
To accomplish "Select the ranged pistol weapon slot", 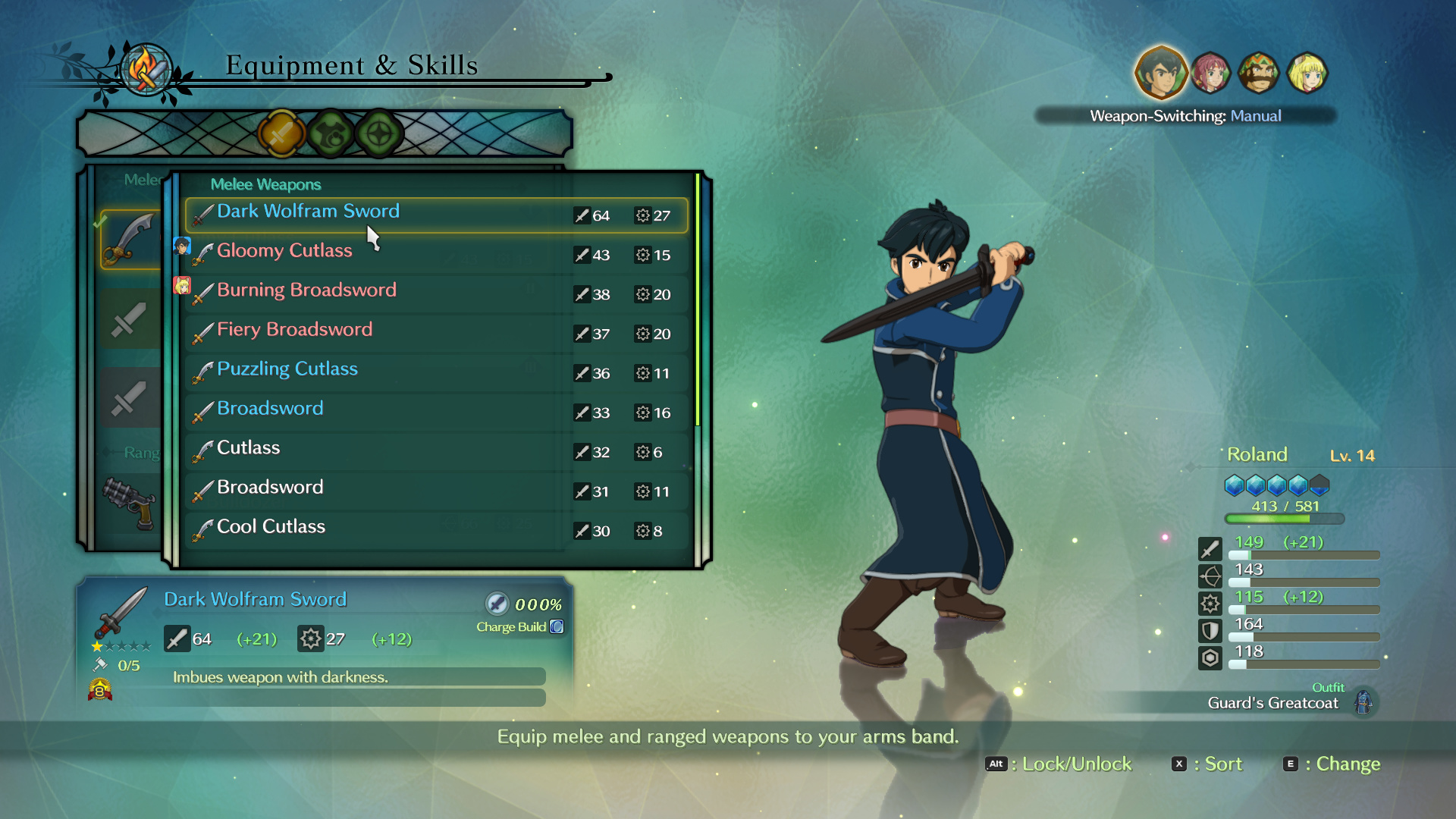I will (130, 502).
